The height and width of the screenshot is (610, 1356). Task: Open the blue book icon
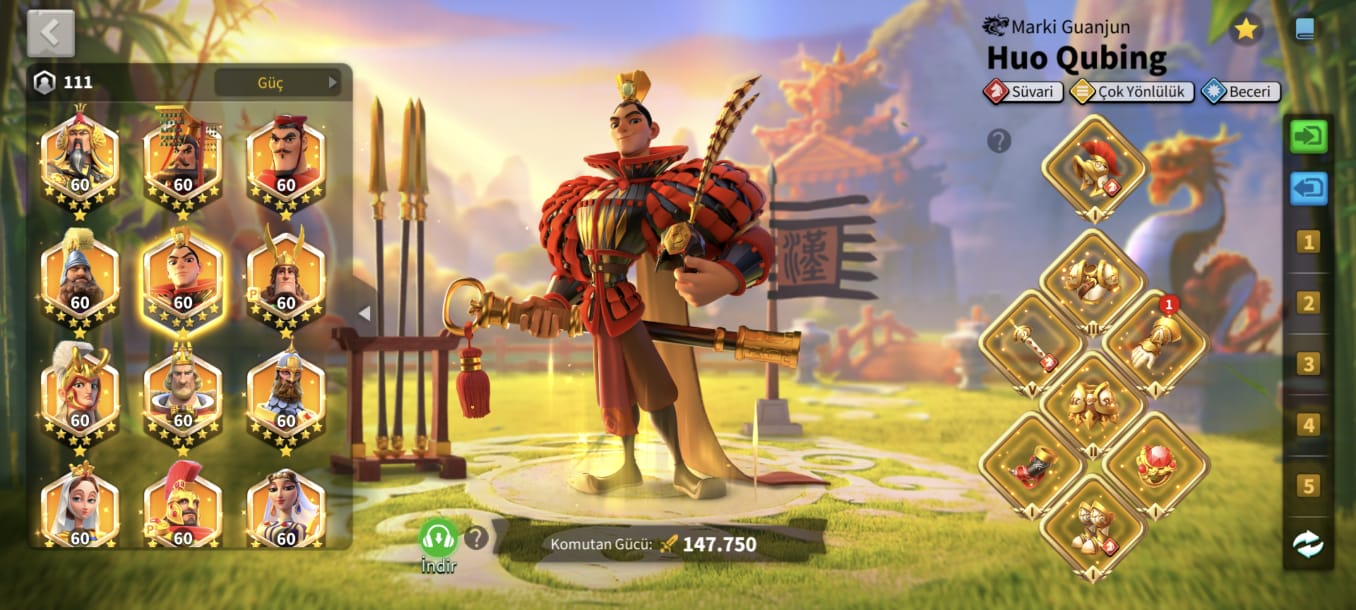tap(1305, 29)
